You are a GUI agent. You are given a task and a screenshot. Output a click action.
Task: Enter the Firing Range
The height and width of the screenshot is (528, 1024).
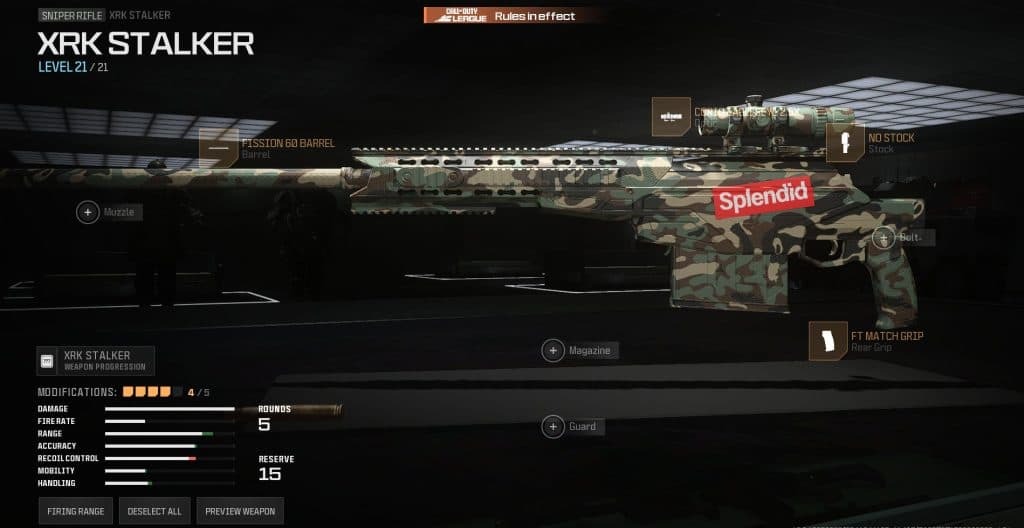point(76,511)
